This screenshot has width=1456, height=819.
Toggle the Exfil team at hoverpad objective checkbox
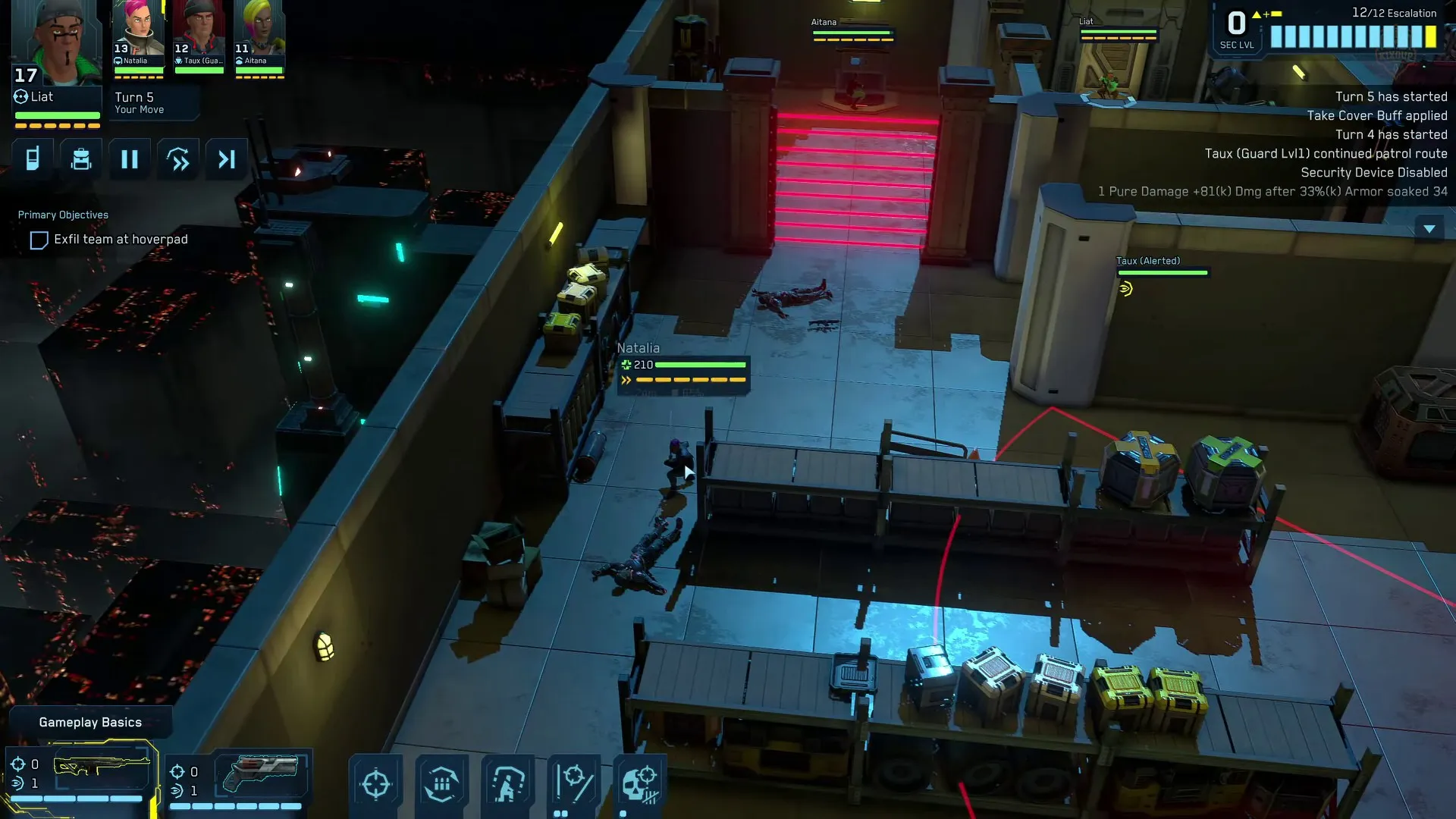point(39,240)
